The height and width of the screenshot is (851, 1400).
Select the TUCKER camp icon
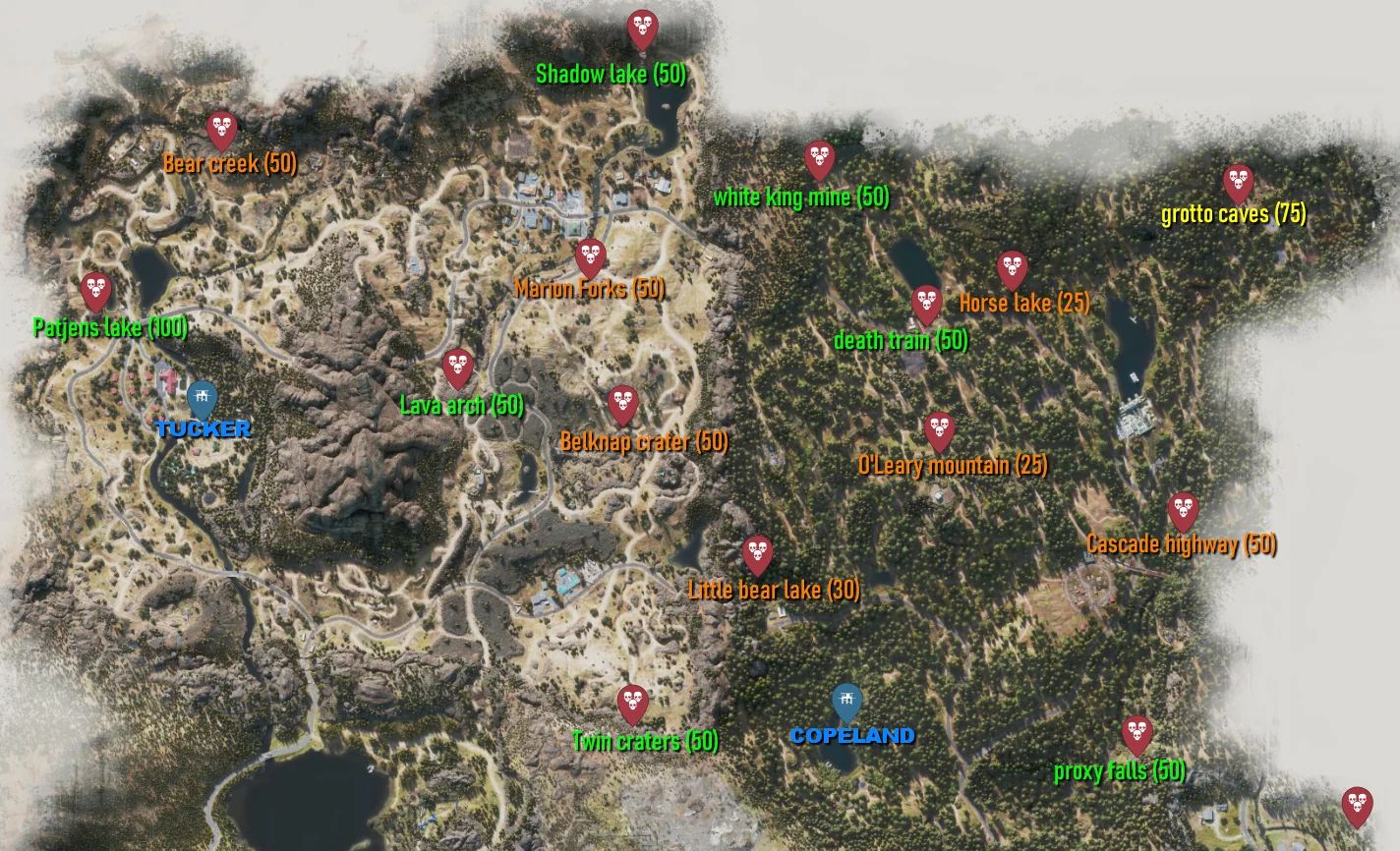pos(201,397)
